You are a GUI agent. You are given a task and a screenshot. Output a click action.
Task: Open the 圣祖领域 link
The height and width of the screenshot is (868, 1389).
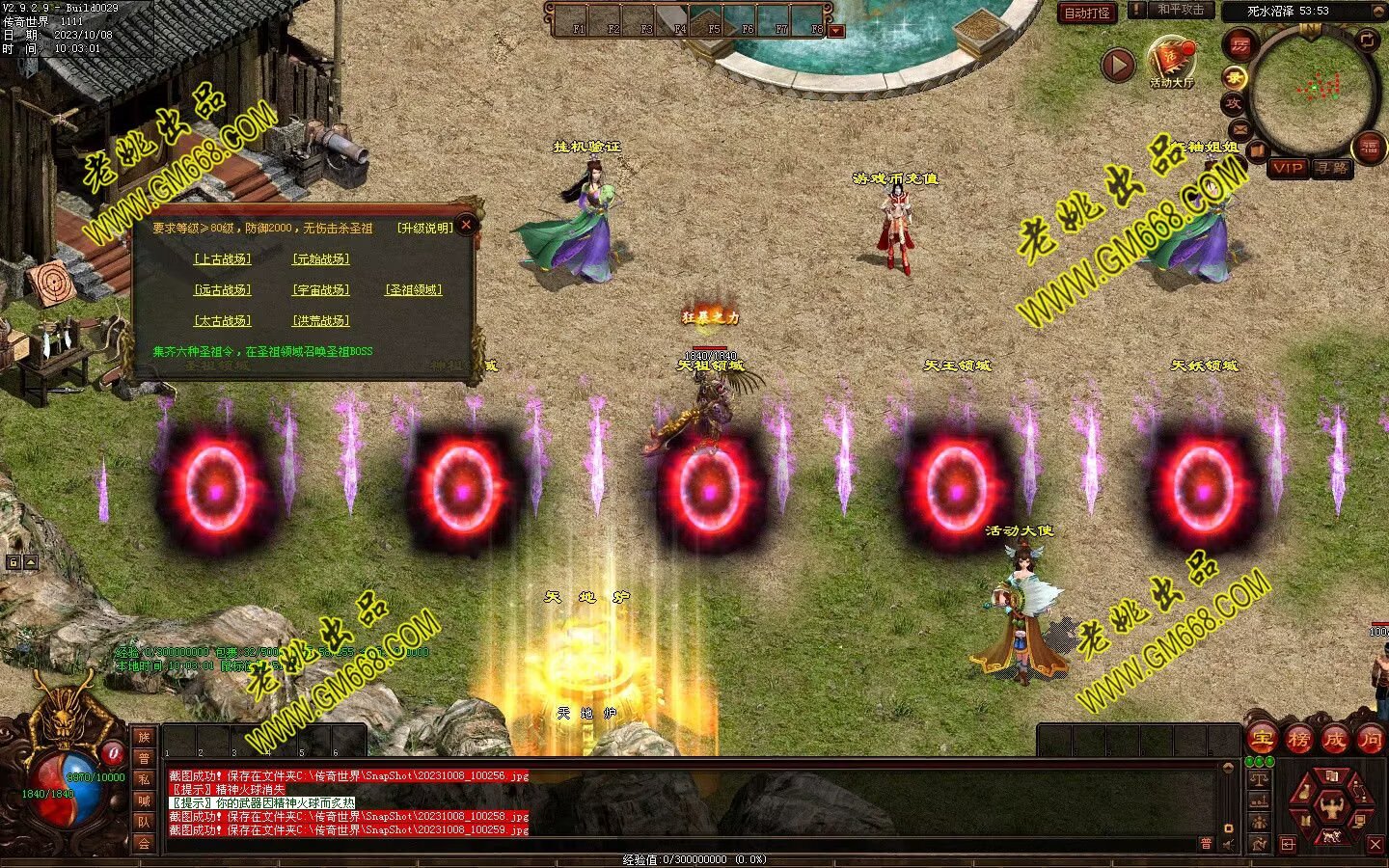(x=414, y=290)
